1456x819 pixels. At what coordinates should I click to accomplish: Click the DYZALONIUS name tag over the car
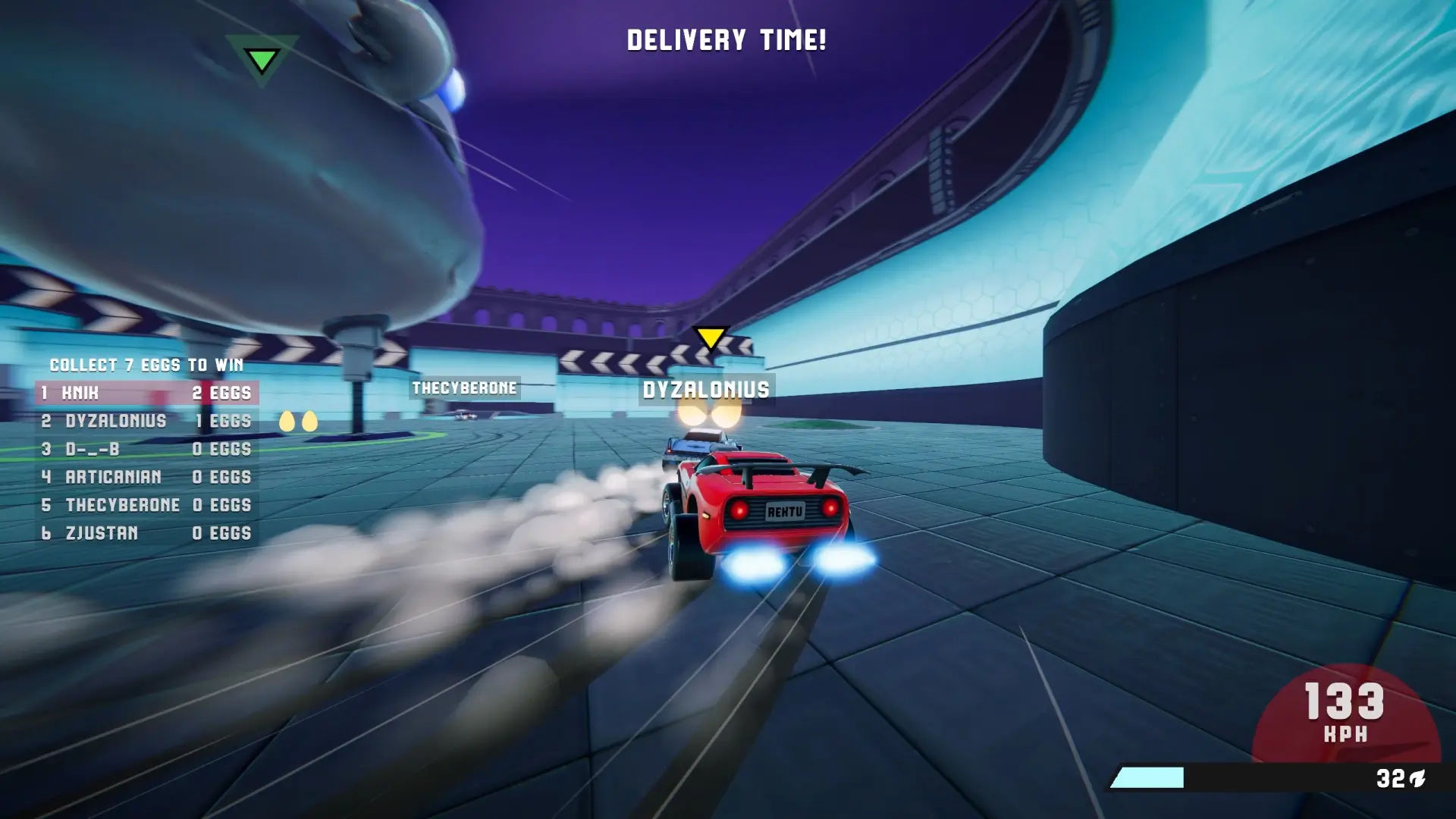tap(706, 390)
